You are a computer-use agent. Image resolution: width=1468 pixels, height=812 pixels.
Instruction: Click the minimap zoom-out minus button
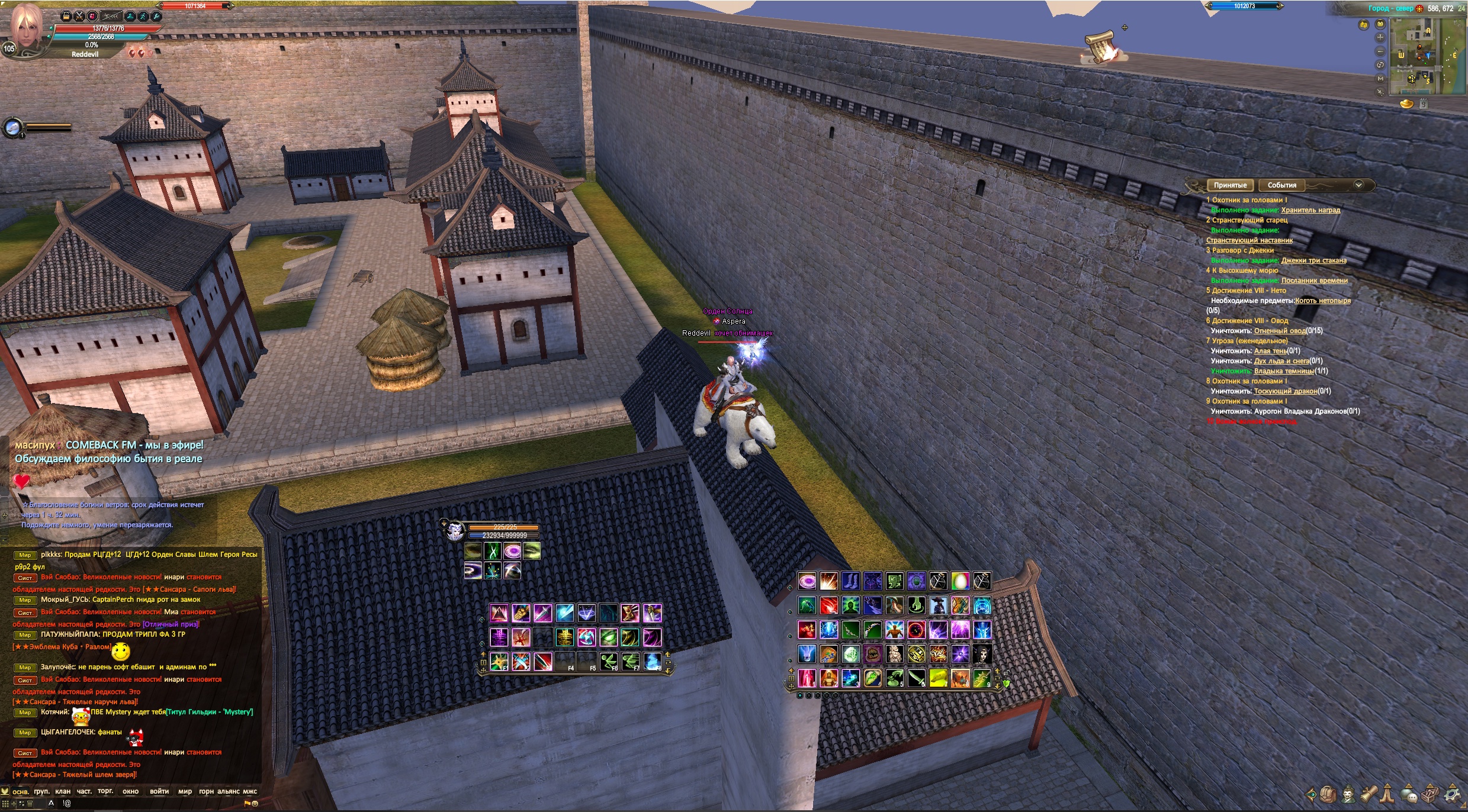click(1380, 51)
